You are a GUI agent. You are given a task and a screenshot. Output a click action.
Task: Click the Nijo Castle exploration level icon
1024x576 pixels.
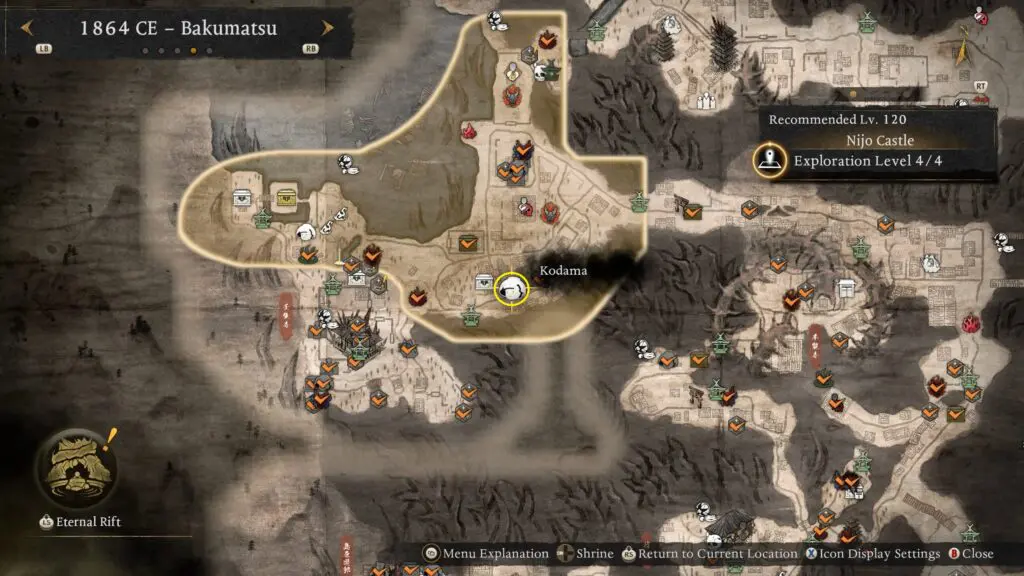769,160
